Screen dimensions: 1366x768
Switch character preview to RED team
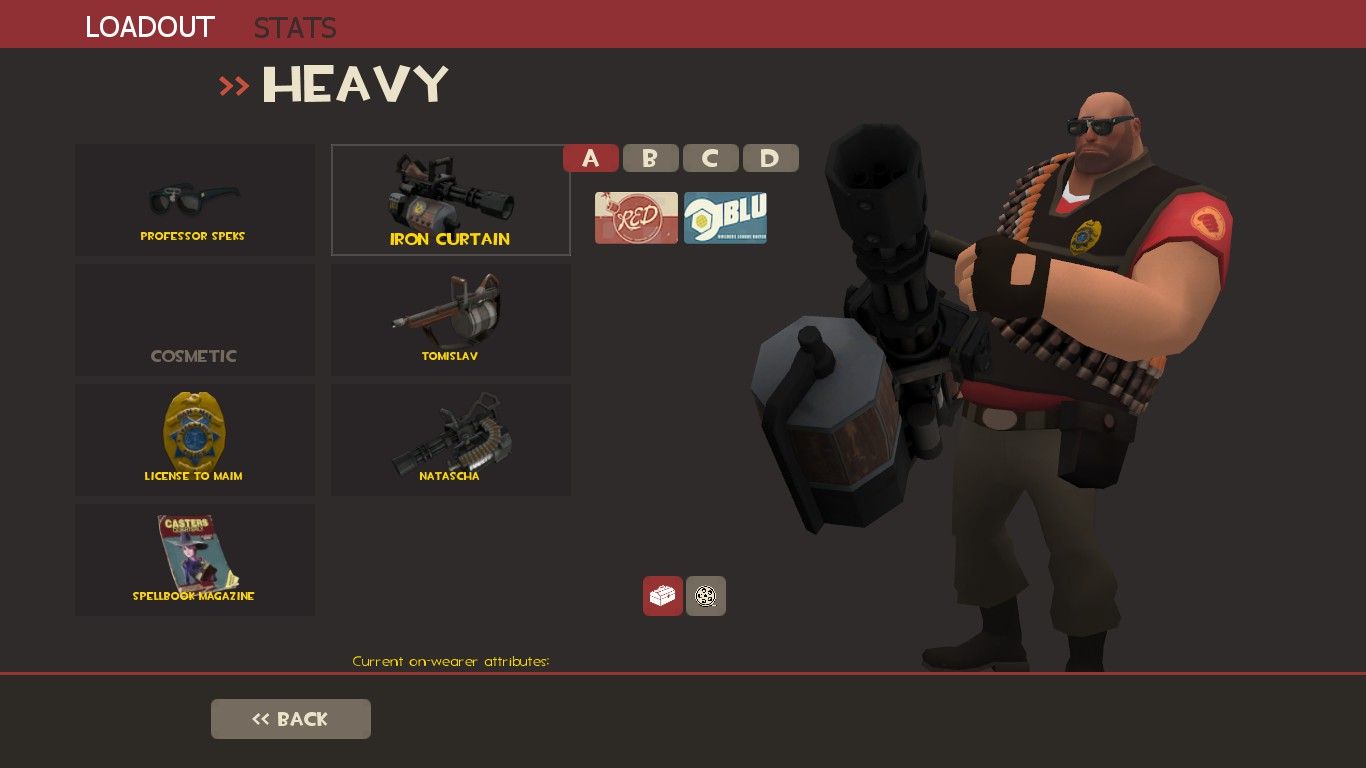click(636, 217)
